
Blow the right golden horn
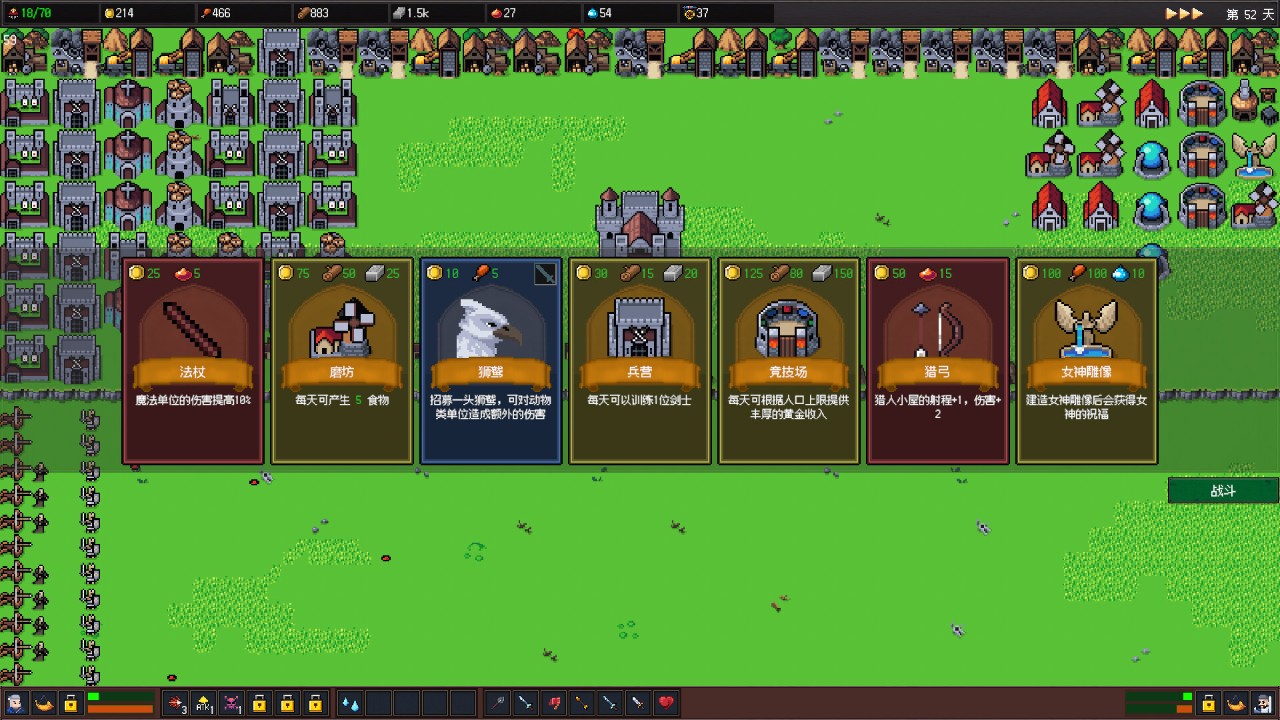pyautogui.click(x=1237, y=703)
